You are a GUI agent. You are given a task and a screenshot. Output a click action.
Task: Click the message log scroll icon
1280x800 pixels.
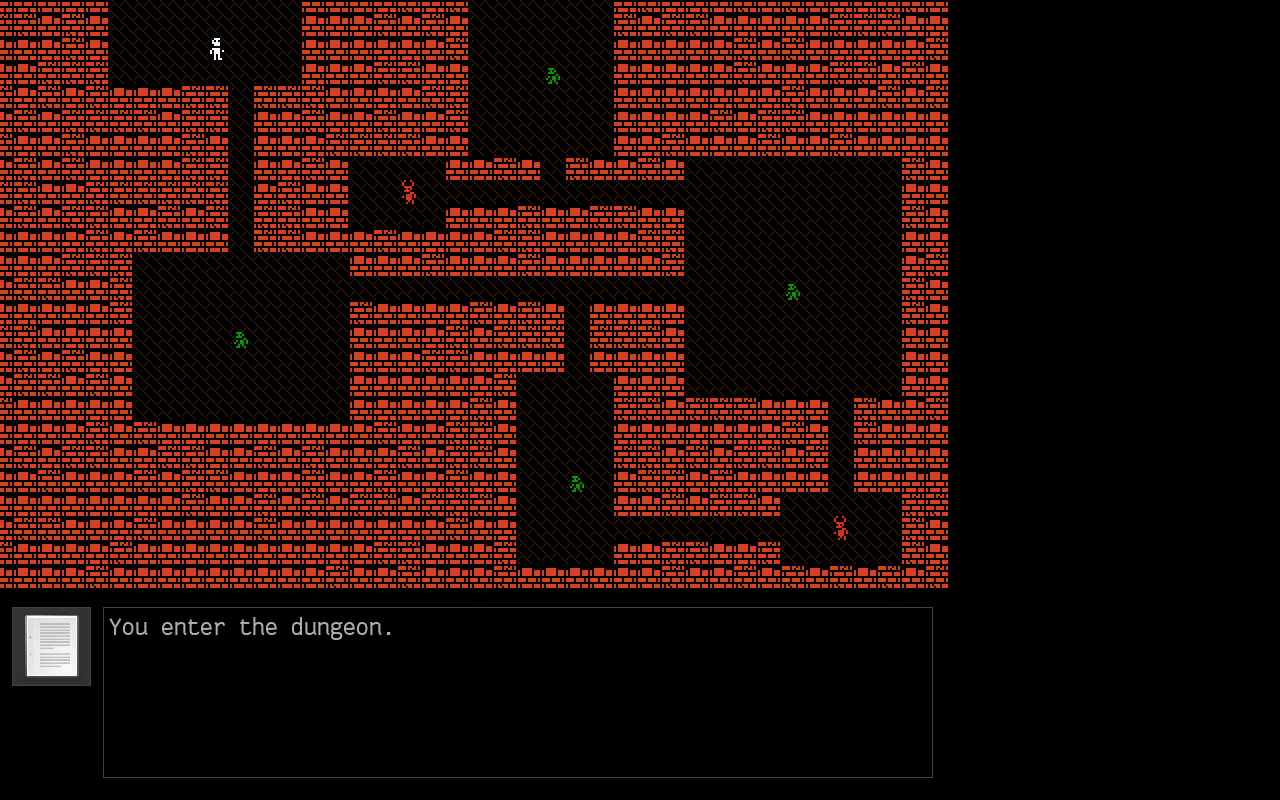tap(51, 645)
